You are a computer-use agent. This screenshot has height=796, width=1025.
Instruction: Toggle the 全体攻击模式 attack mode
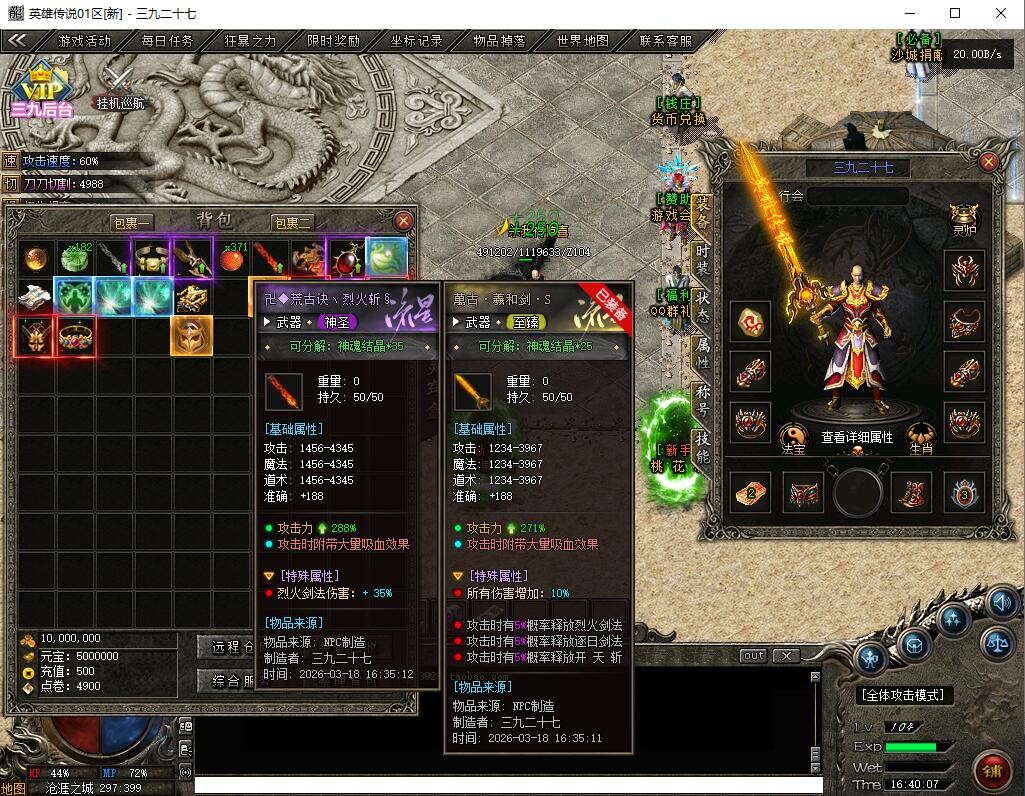click(x=906, y=695)
